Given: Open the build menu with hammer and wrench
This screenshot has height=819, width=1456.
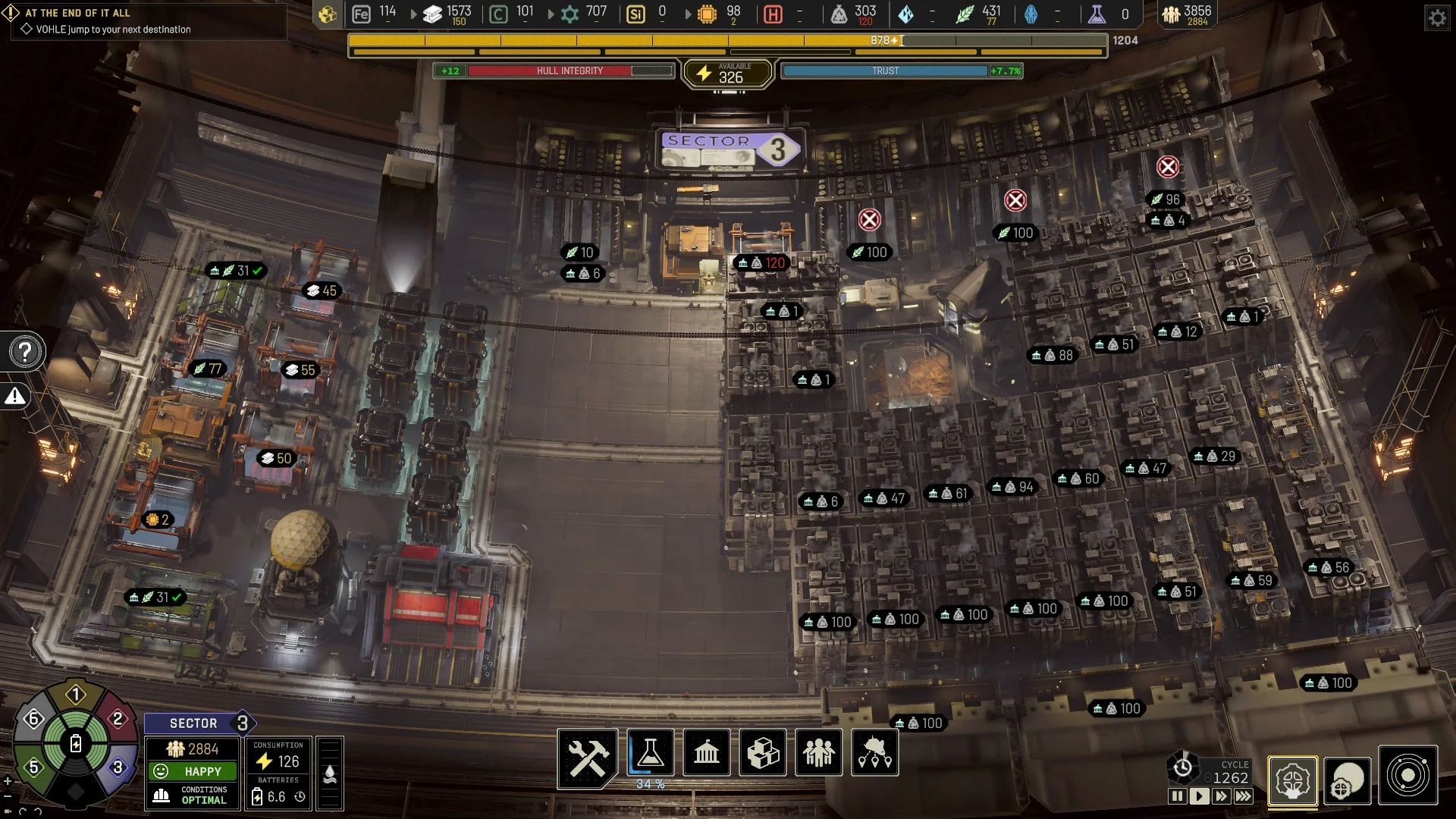Looking at the screenshot, I should [587, 756].
